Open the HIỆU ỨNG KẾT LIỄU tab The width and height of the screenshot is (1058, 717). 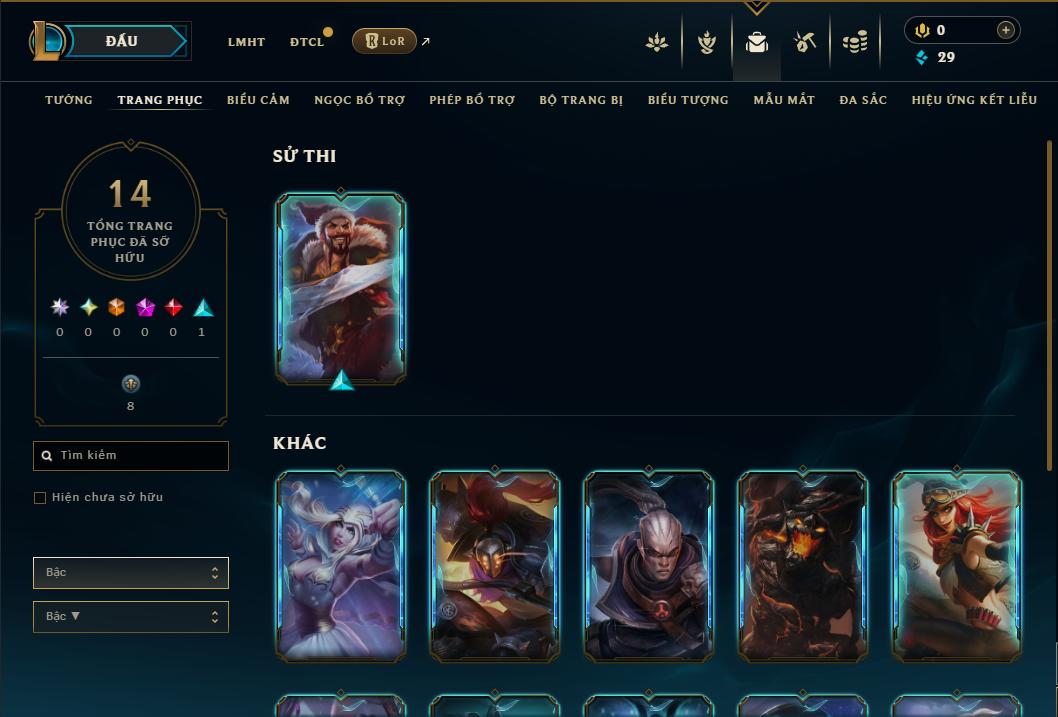point(974,100)
